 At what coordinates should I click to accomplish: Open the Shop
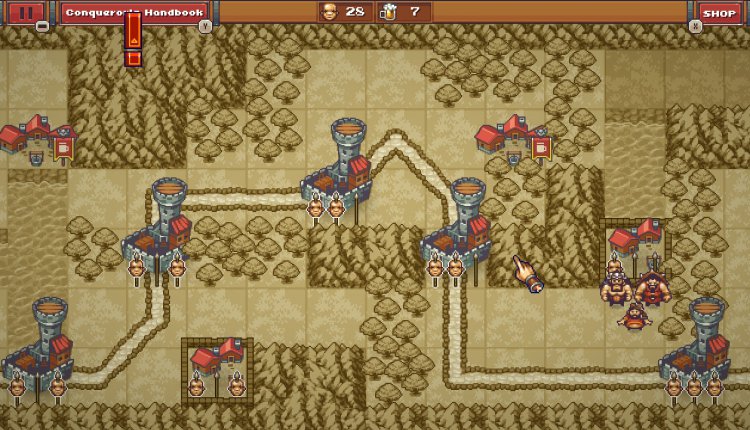(718, 13)
